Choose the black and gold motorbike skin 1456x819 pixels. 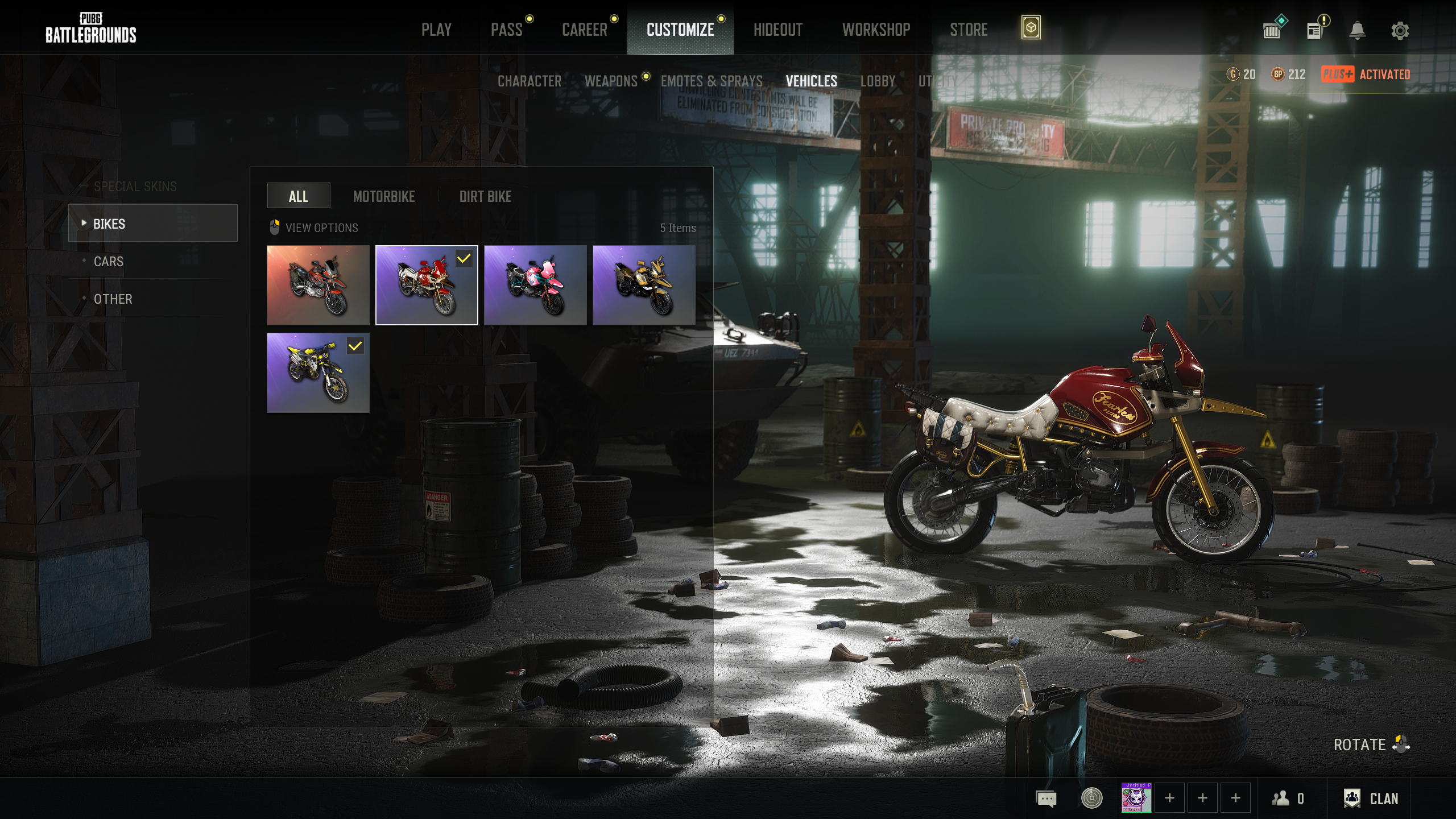tap(644, 285)
